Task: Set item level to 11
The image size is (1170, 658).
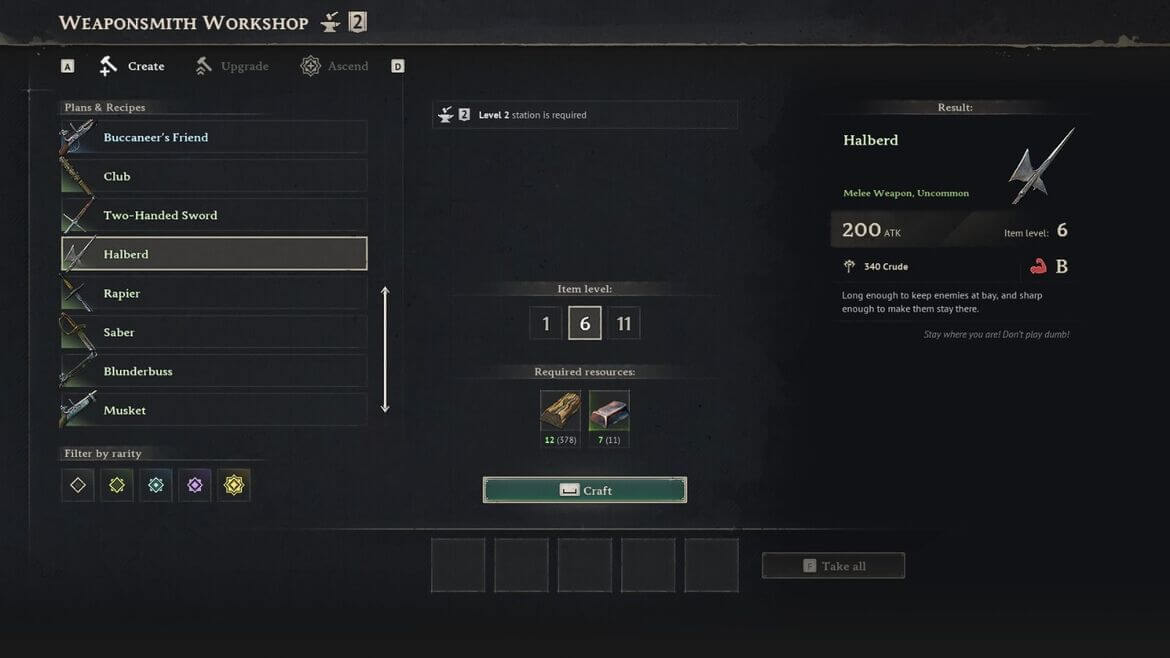Action: point(624,324)
